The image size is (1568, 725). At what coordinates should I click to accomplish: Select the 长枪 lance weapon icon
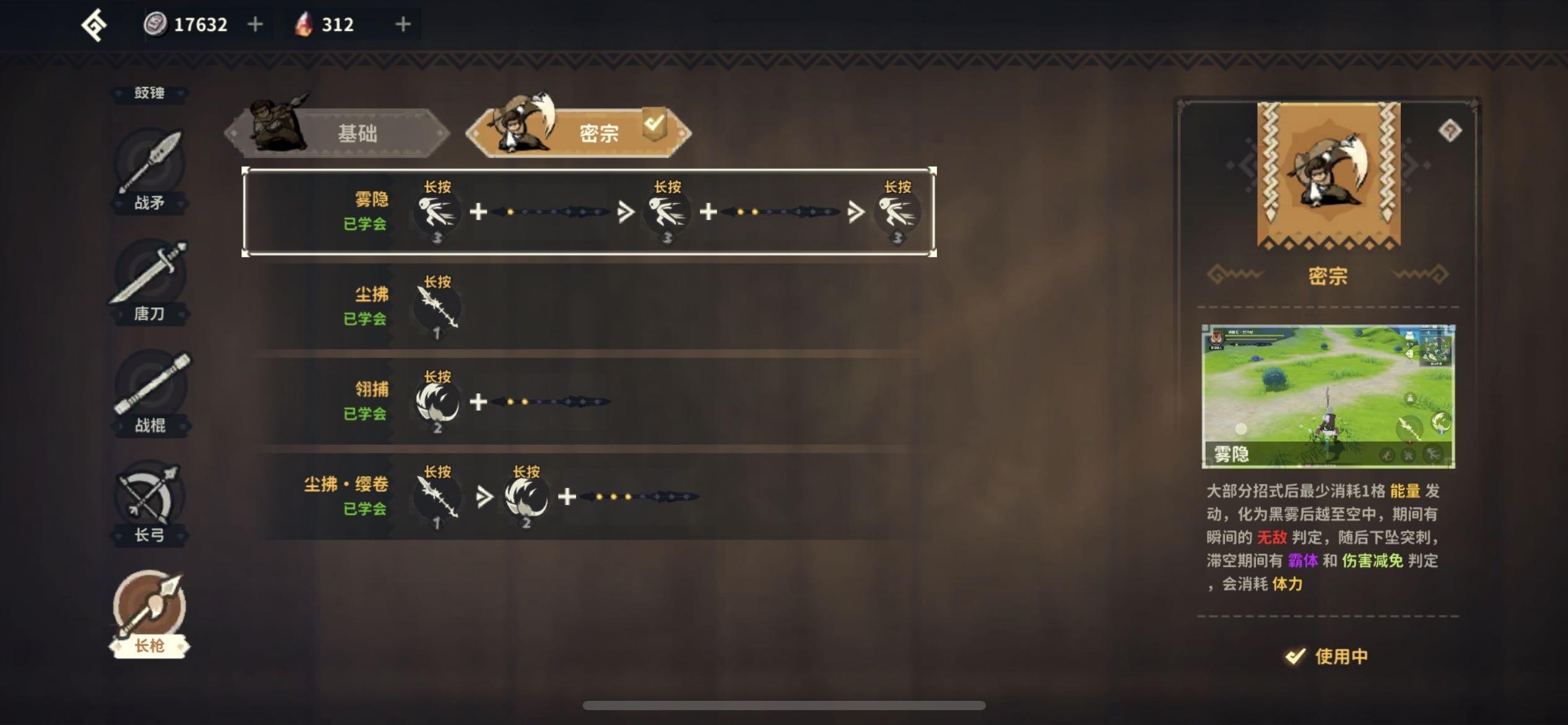tap(149, 604)
